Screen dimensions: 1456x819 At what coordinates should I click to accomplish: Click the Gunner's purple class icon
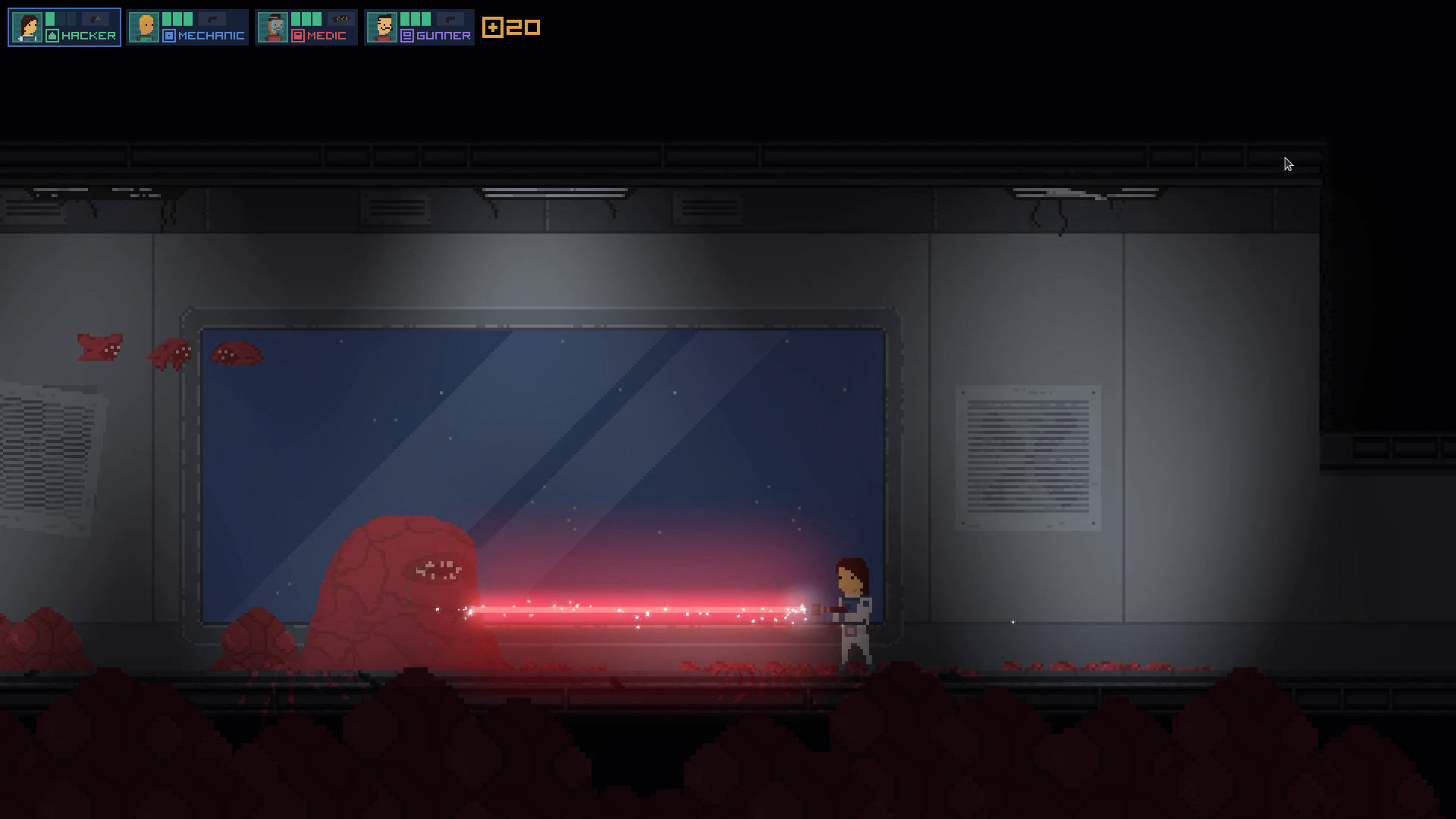[407, 34]
